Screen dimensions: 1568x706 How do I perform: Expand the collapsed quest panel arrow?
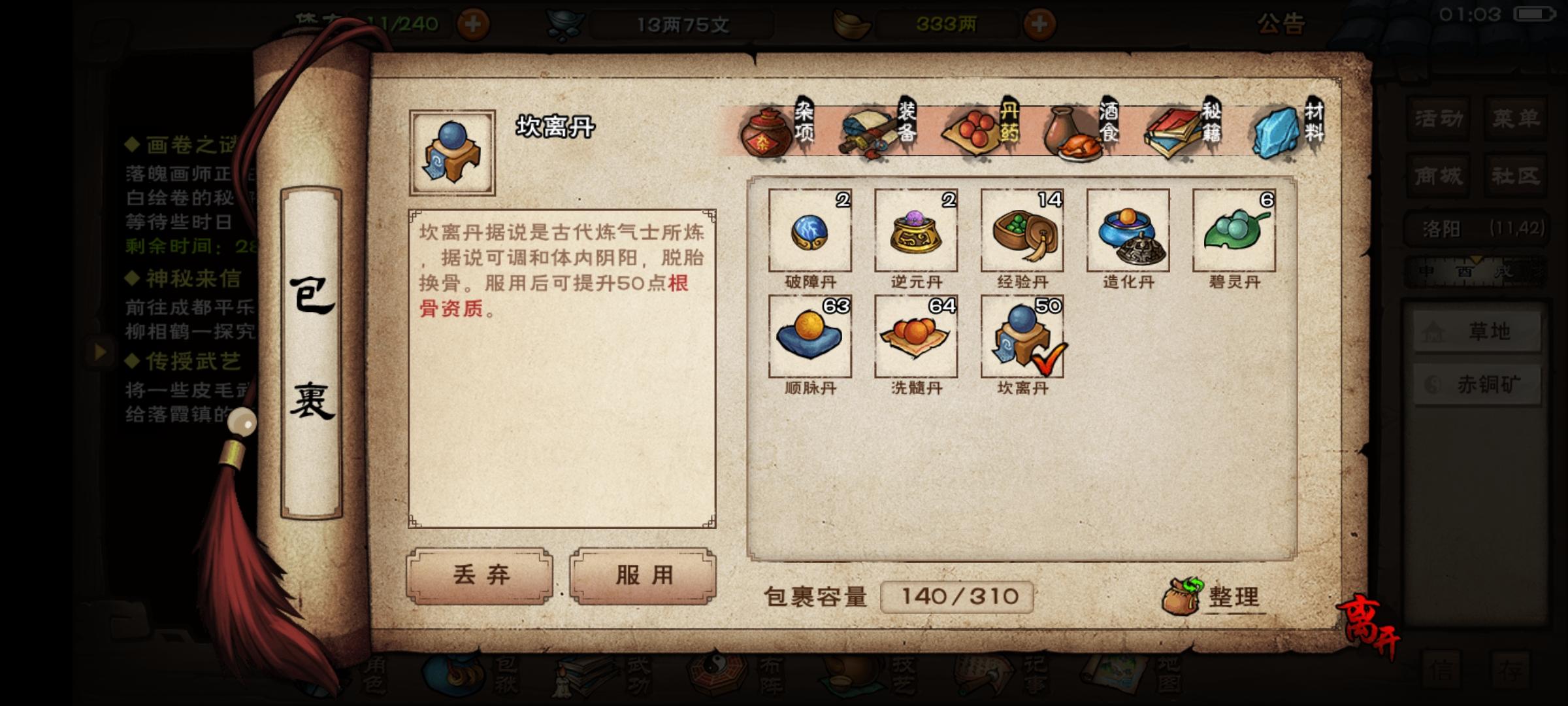pyautogui.click(x=101, y=353)
